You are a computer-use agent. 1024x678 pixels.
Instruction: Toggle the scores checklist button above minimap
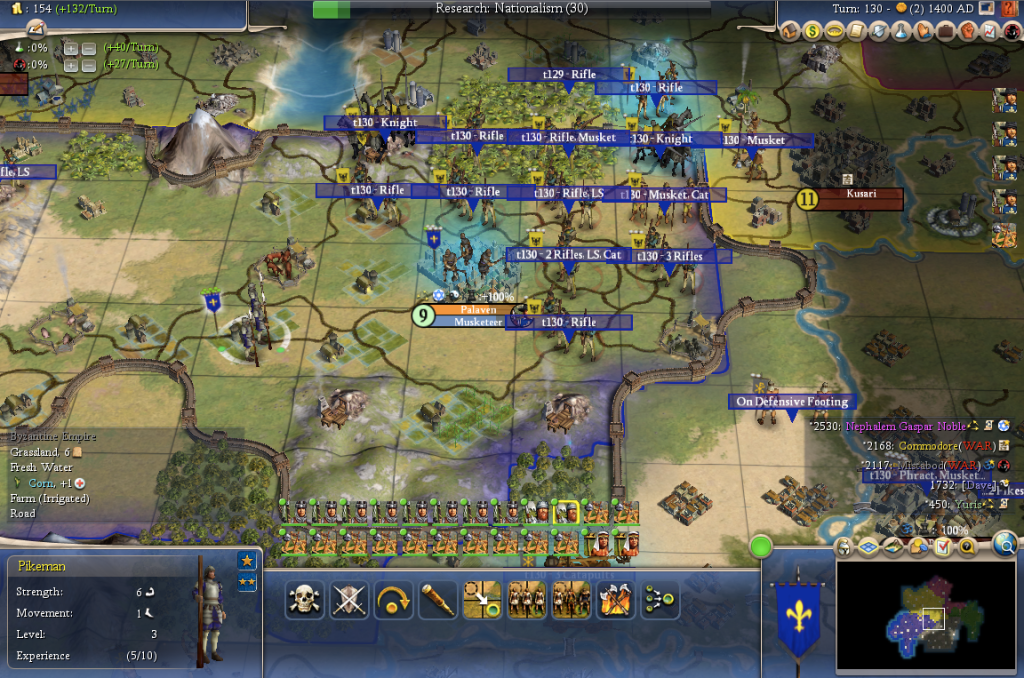click(943, 547)
